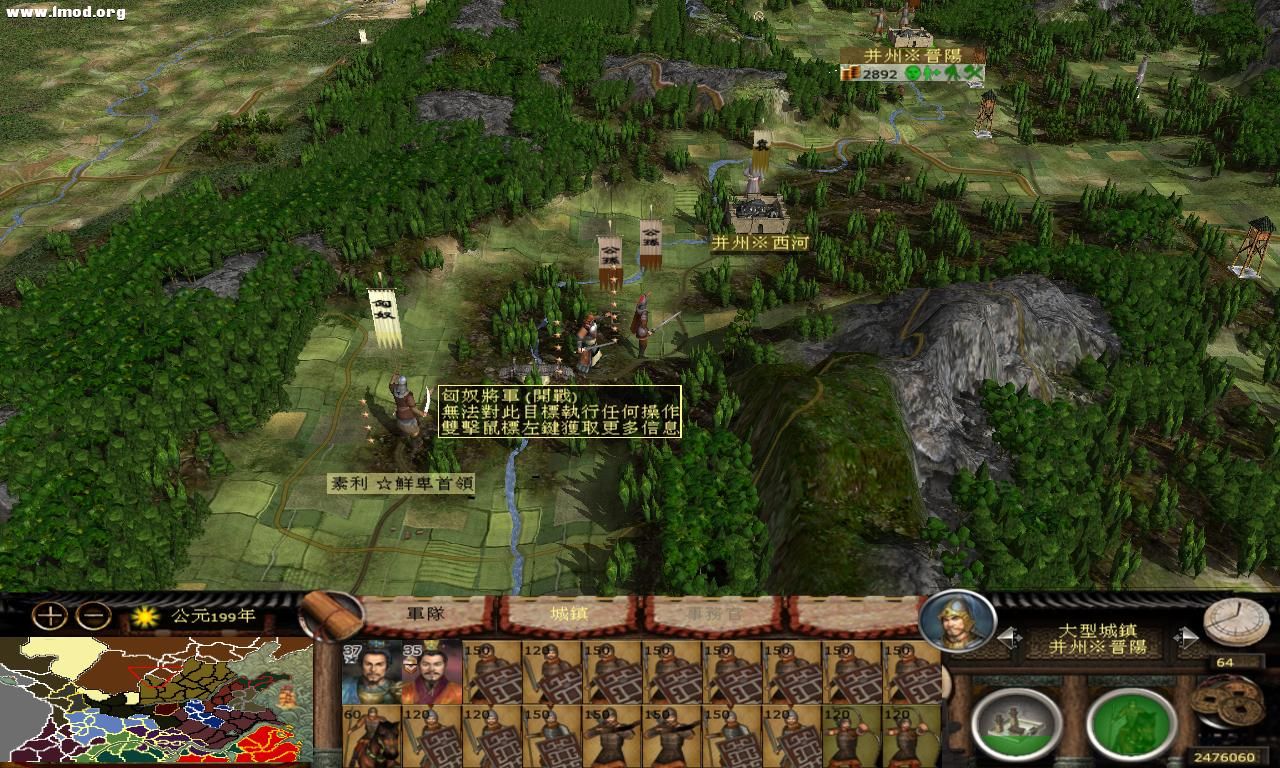Select the cavalry unit card showing 60

pos(372,736)
